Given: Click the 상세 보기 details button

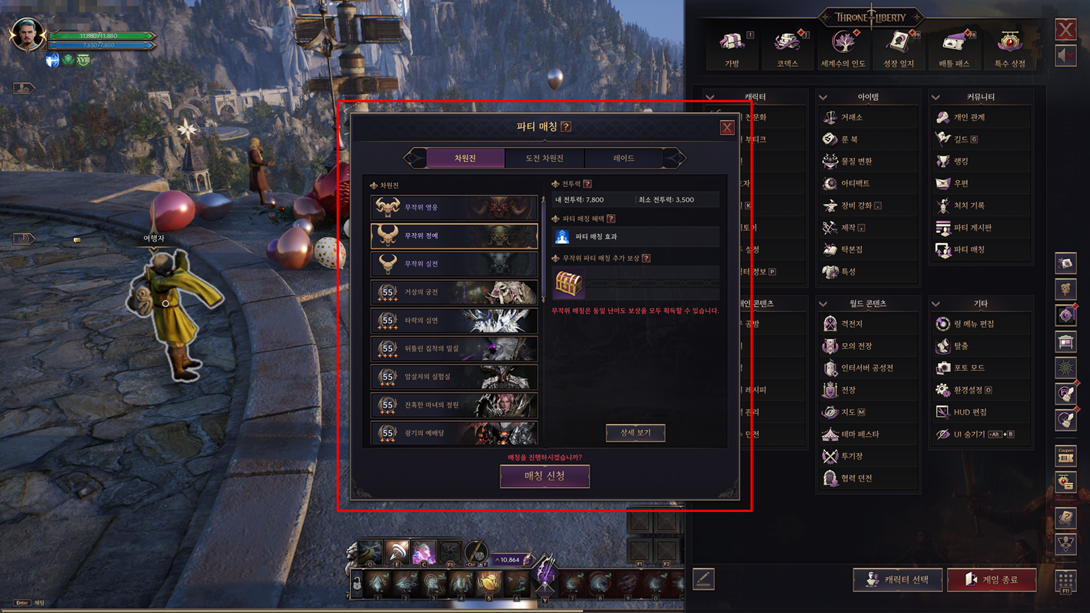Looking at the screenshot, I should (635, 433).
